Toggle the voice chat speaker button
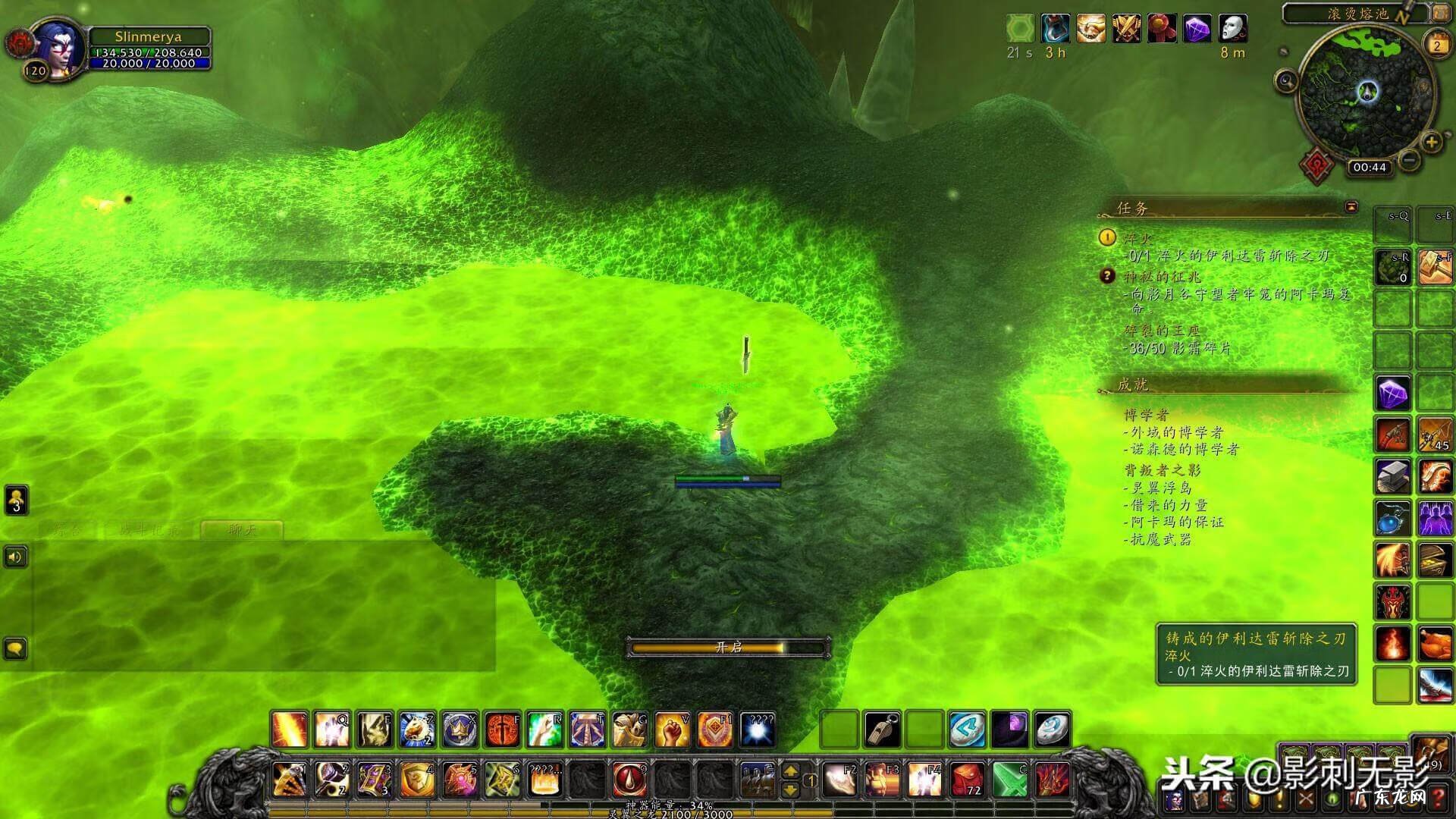Screen dimensions: 1456x819 (16, 557)
